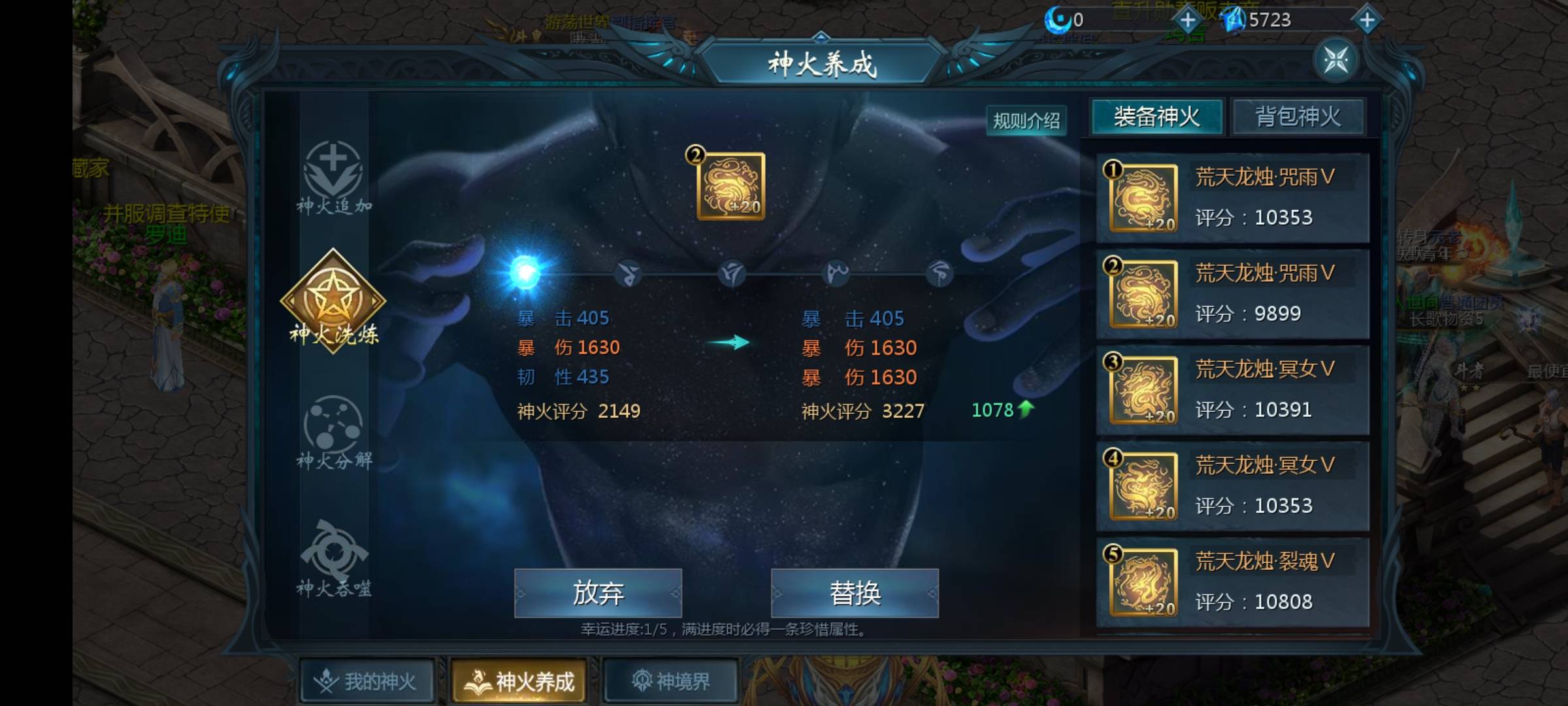Switch to the 背包神火 tab
1568x706 pixels.
point(1299,115)
